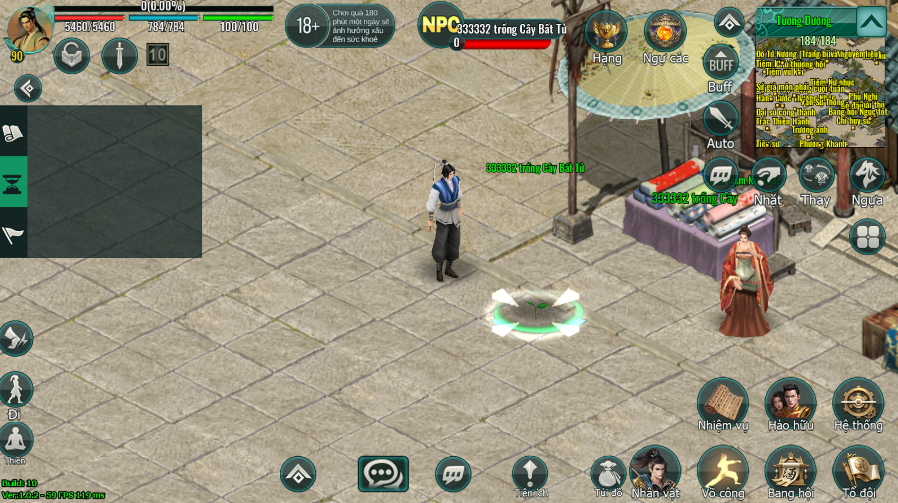
Task: Open the Tương Dương minimap
Action: pyautogui.click(x=820, y=95)
